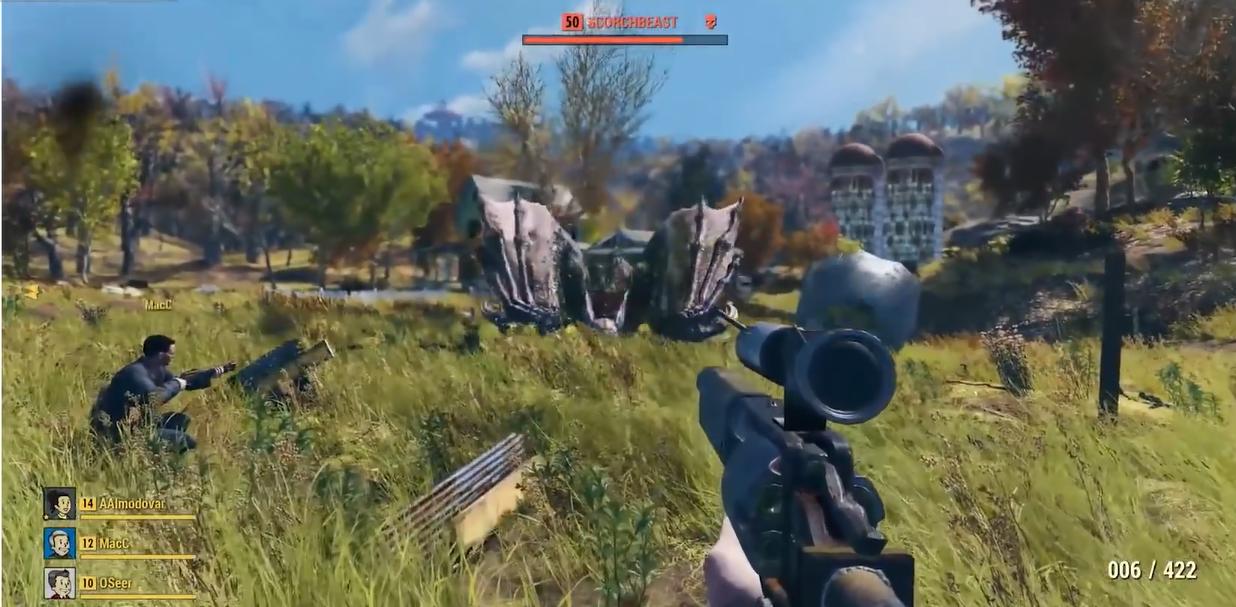Choose OSeer's portrait in the team list
Image resolution: width=1236 pixels, height=607 pixels.
click(59, 583)
